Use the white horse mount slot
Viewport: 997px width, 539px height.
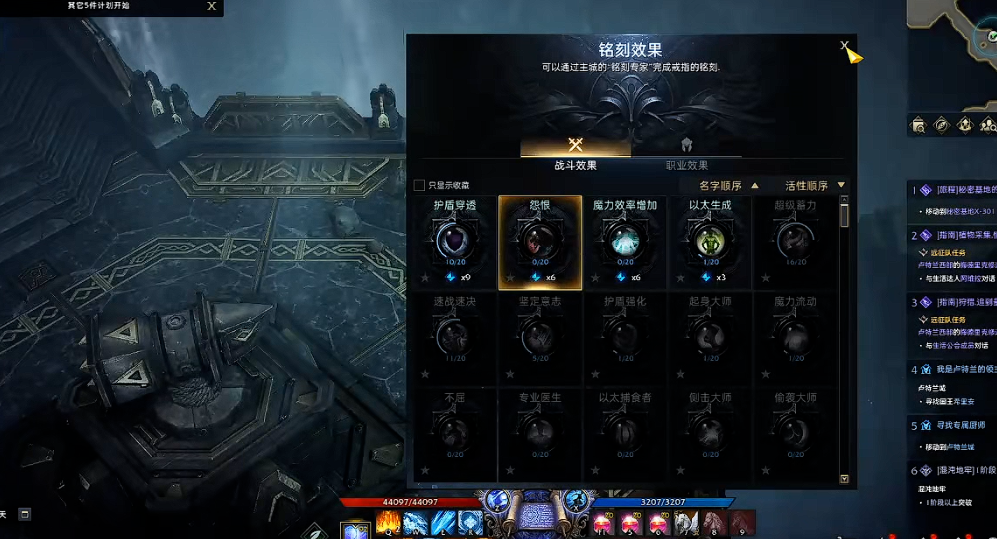click(x=686, y=522)
